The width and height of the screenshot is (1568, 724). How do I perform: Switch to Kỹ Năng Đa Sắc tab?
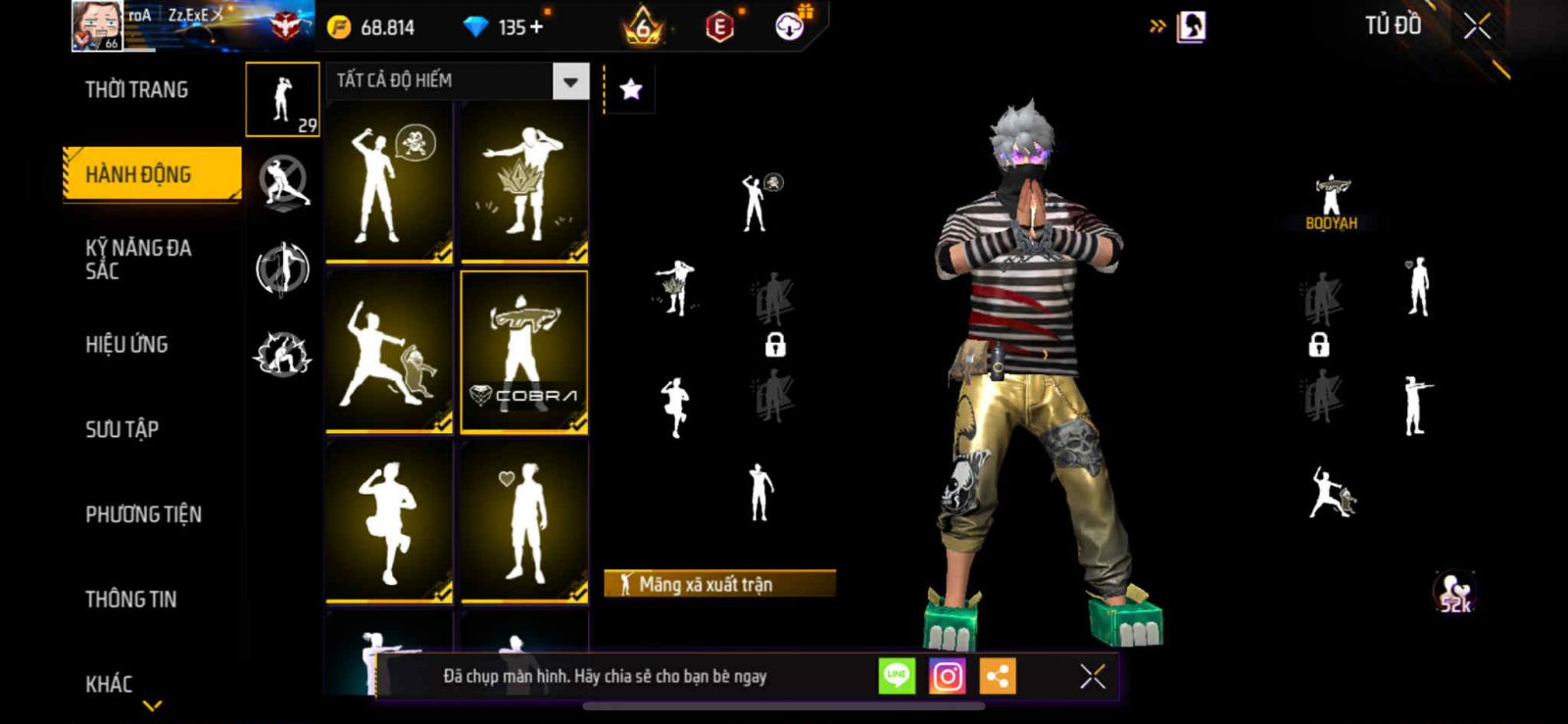click(138, 259)
